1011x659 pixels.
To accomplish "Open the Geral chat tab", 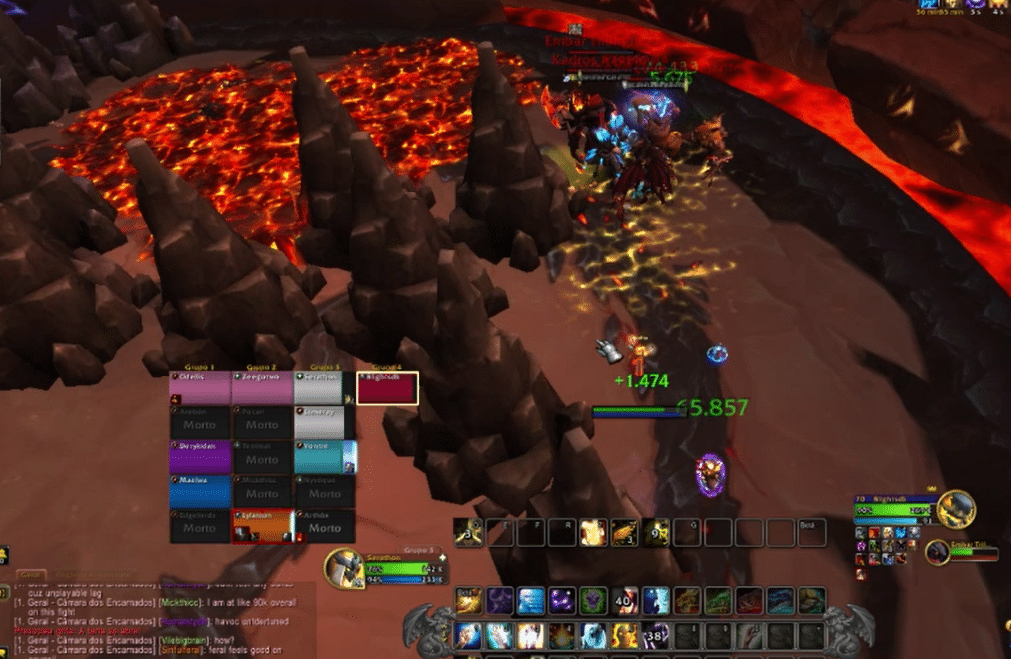I will click(x=32, y=575).
